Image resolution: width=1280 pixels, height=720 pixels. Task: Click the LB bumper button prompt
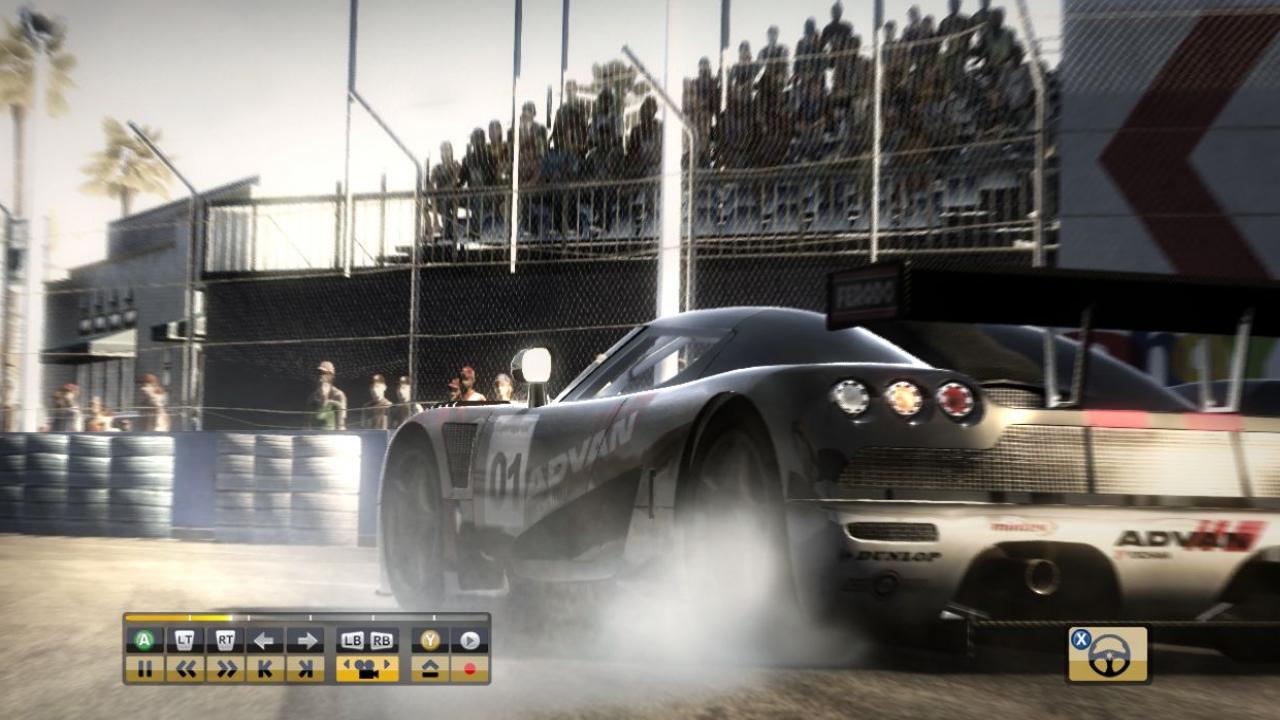(x=354, y=640)
